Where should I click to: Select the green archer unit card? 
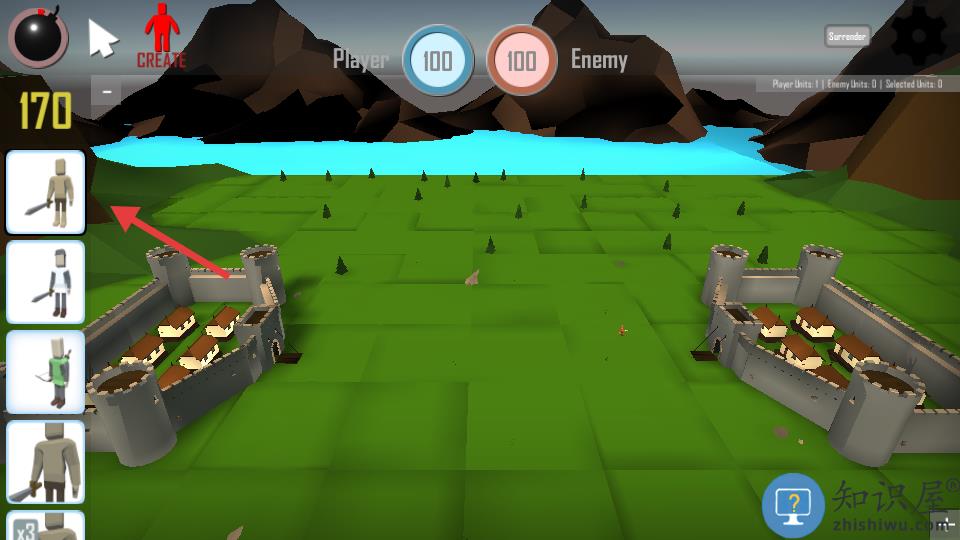(x=46, y=372)
